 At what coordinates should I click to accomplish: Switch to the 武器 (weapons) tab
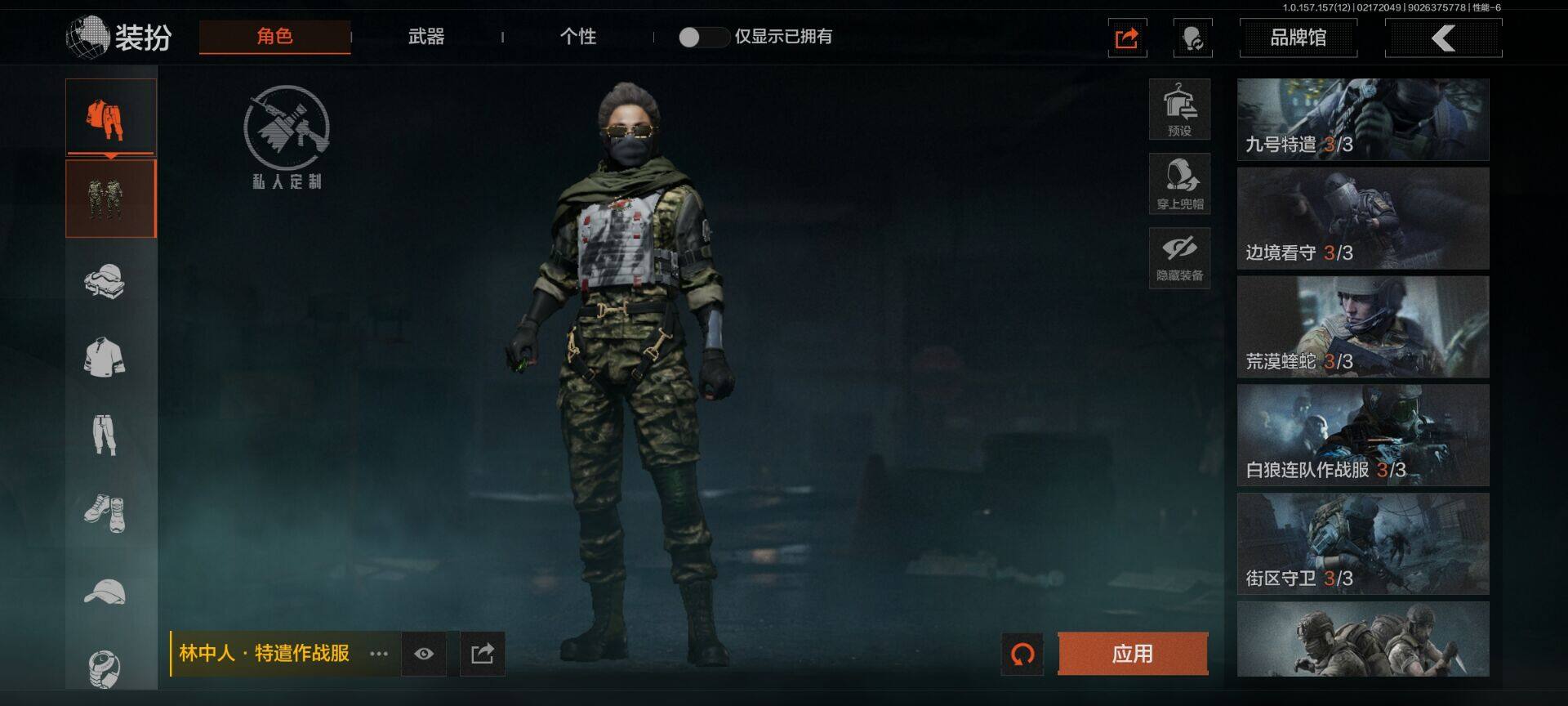(426, 37)
